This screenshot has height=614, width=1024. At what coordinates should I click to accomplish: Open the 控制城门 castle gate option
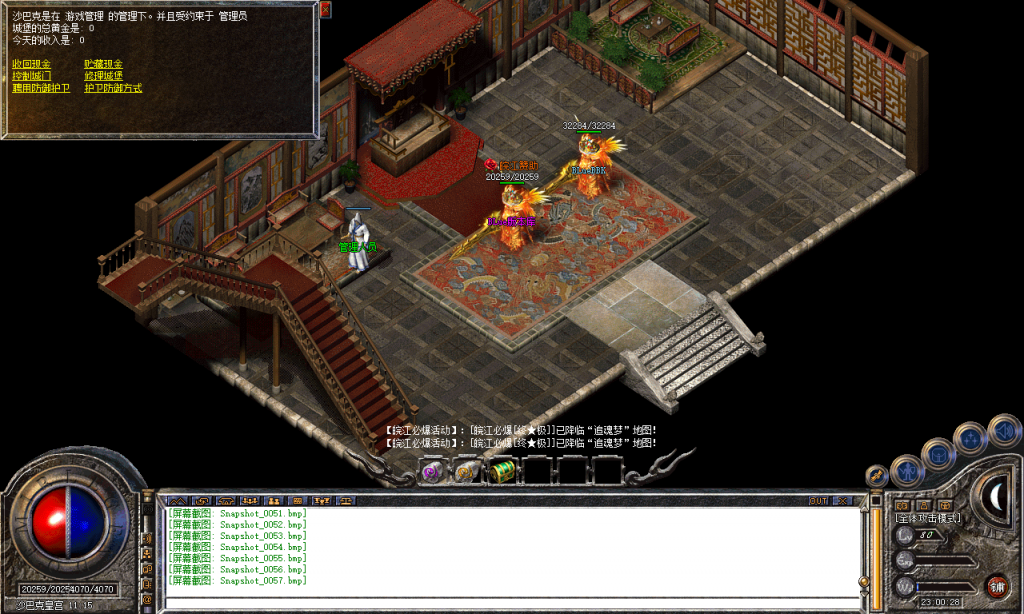(x=31, y=76)
